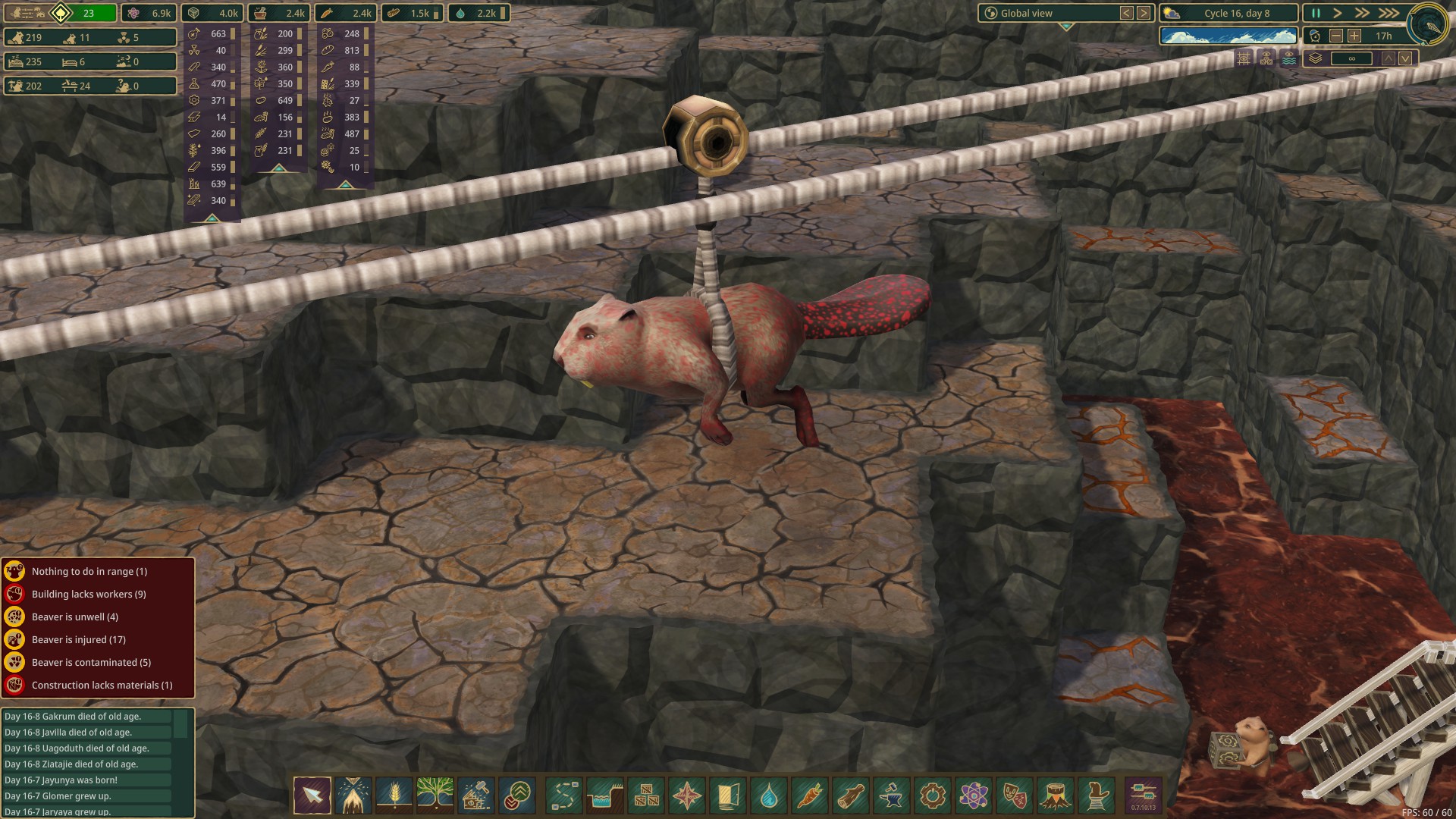Decrease working hours with minus button
1456x819 pixels.
(x=1336, y=36)
